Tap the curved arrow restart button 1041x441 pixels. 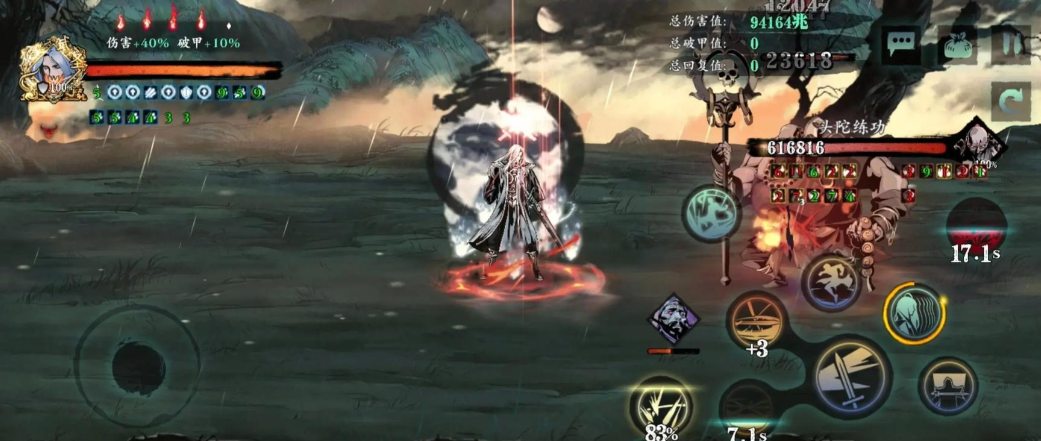click(1010, 102)
